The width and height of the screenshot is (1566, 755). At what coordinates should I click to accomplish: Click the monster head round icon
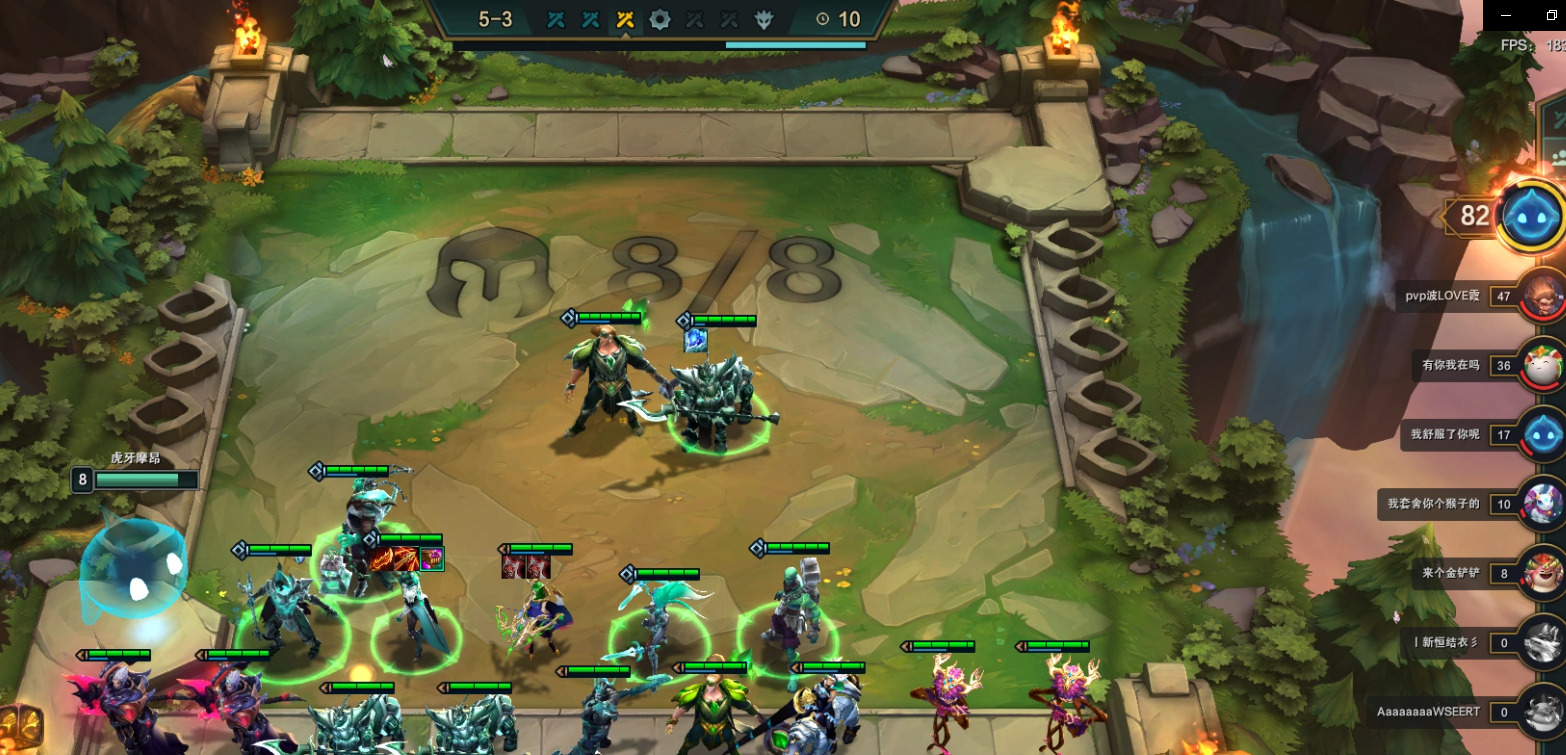[x=763, y=19]
